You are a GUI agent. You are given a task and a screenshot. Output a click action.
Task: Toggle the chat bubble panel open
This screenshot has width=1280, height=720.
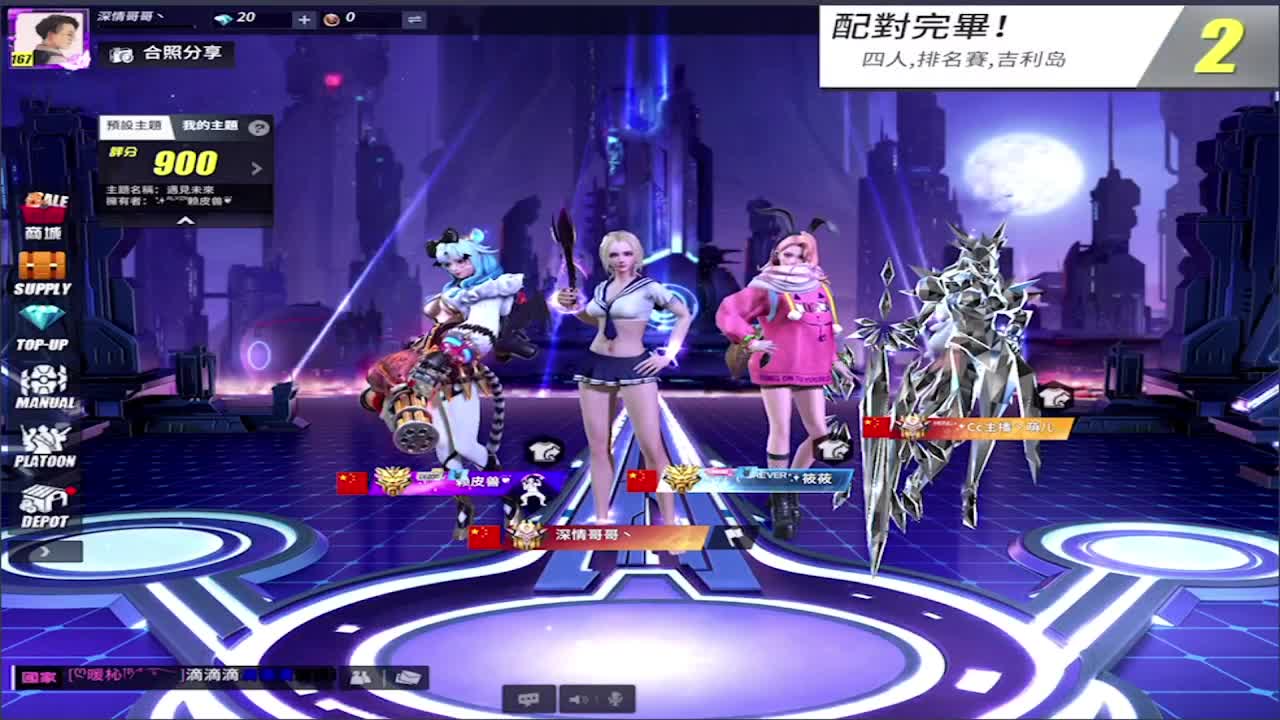pyautogui.click(x=530, y=699)
